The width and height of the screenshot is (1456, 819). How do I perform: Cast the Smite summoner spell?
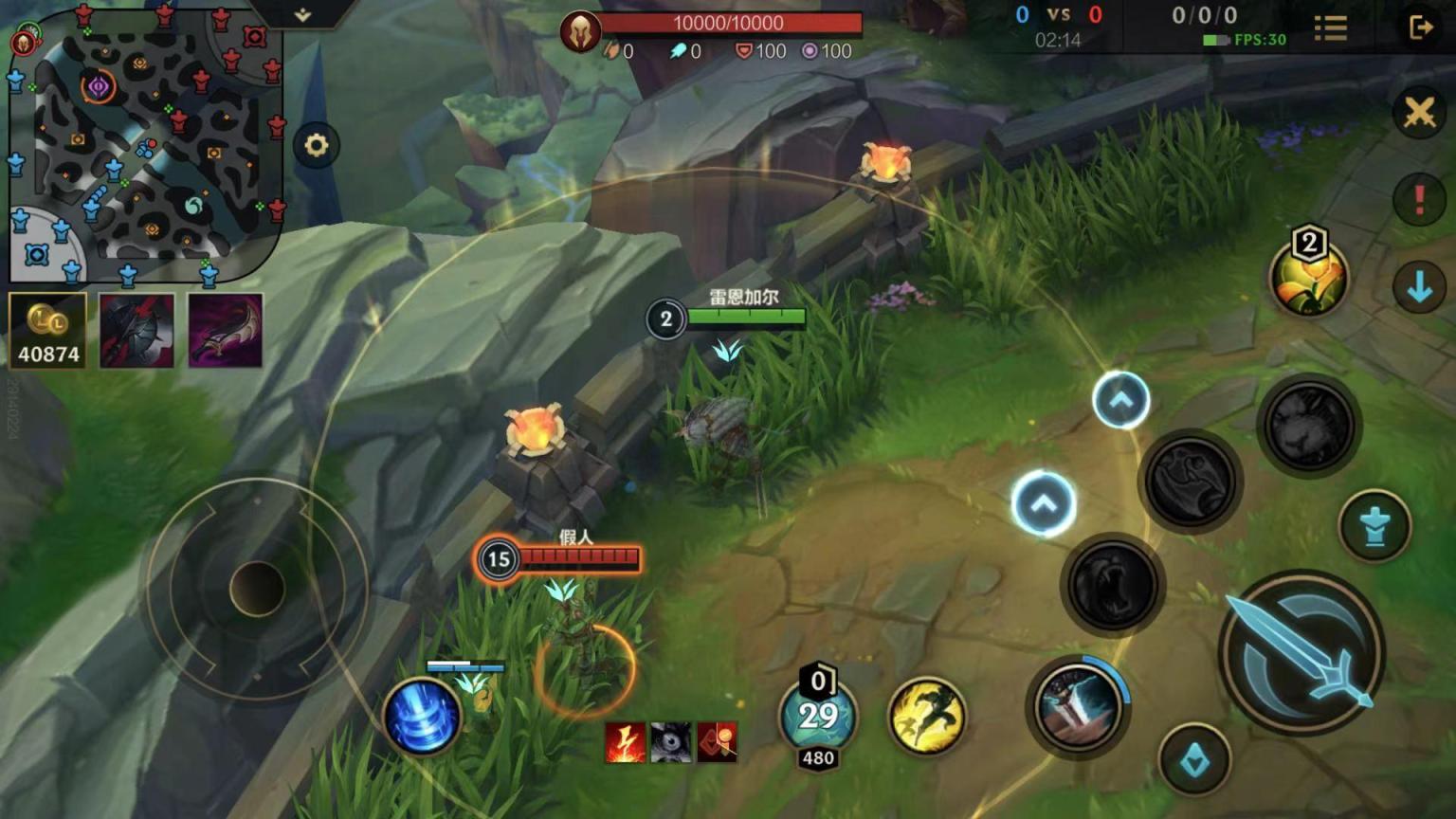click(x=1078, y=706)
